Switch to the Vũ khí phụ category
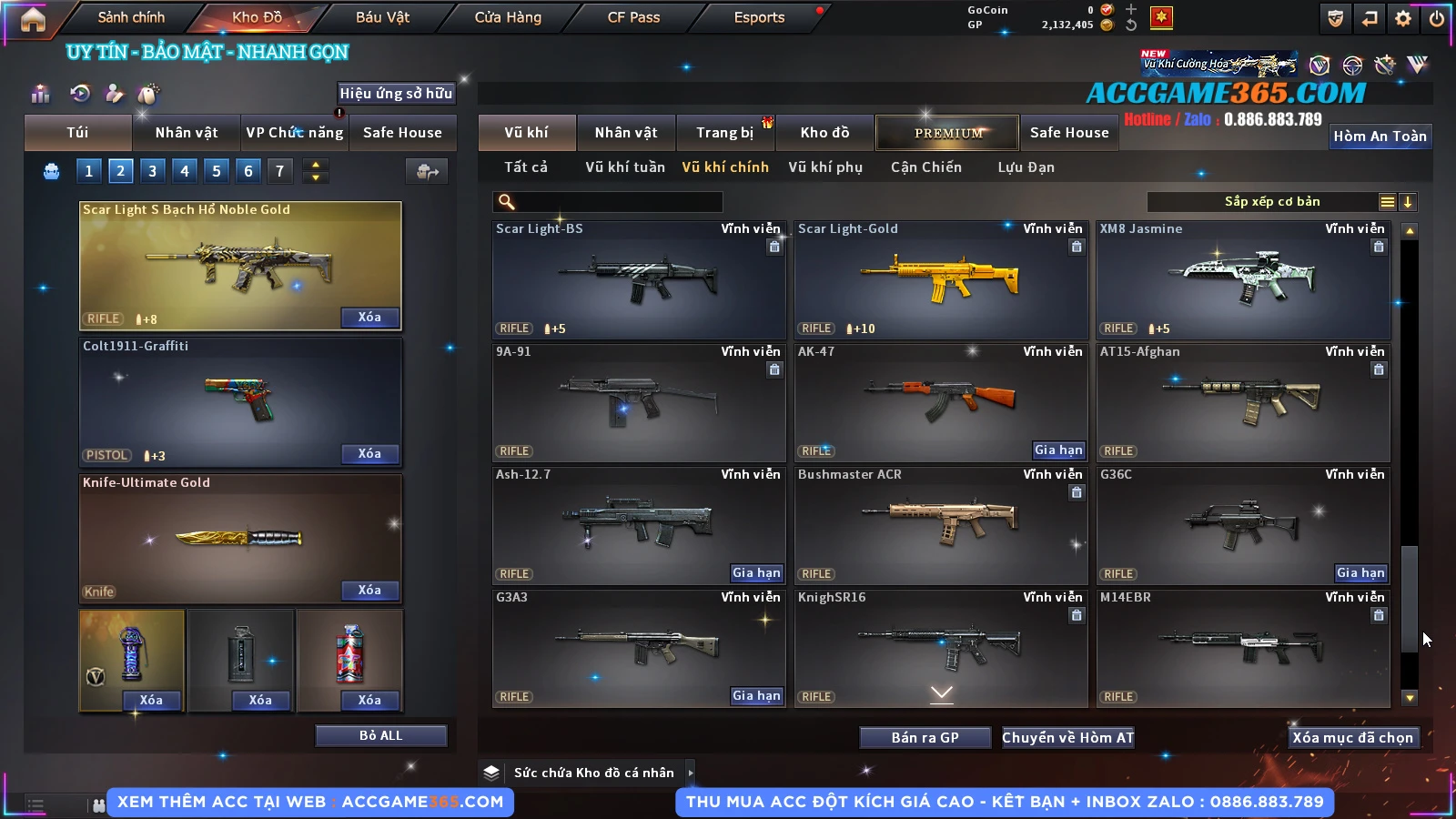The image size is (1456, 819). click(824, 167)
